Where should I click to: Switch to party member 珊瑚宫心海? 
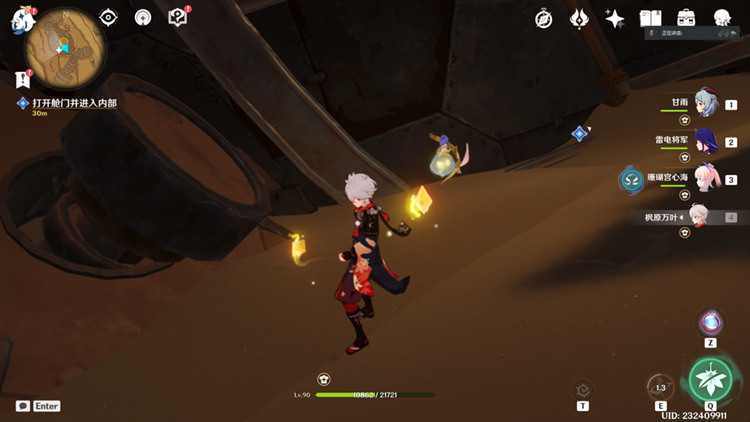pos(705,180)
